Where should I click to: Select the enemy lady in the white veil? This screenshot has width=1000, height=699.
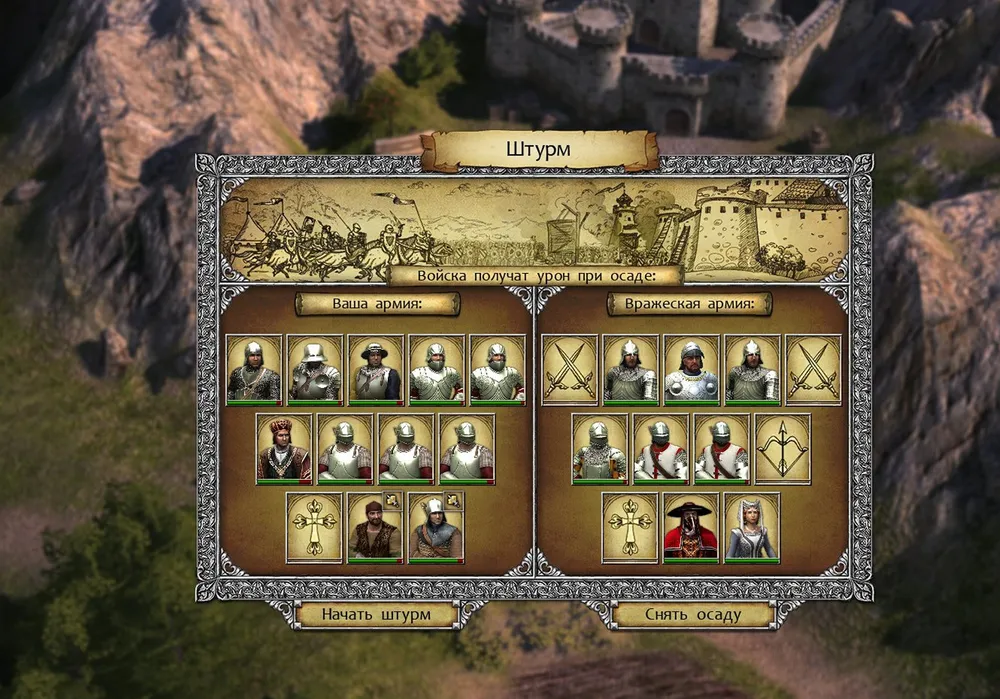[752, 527]
